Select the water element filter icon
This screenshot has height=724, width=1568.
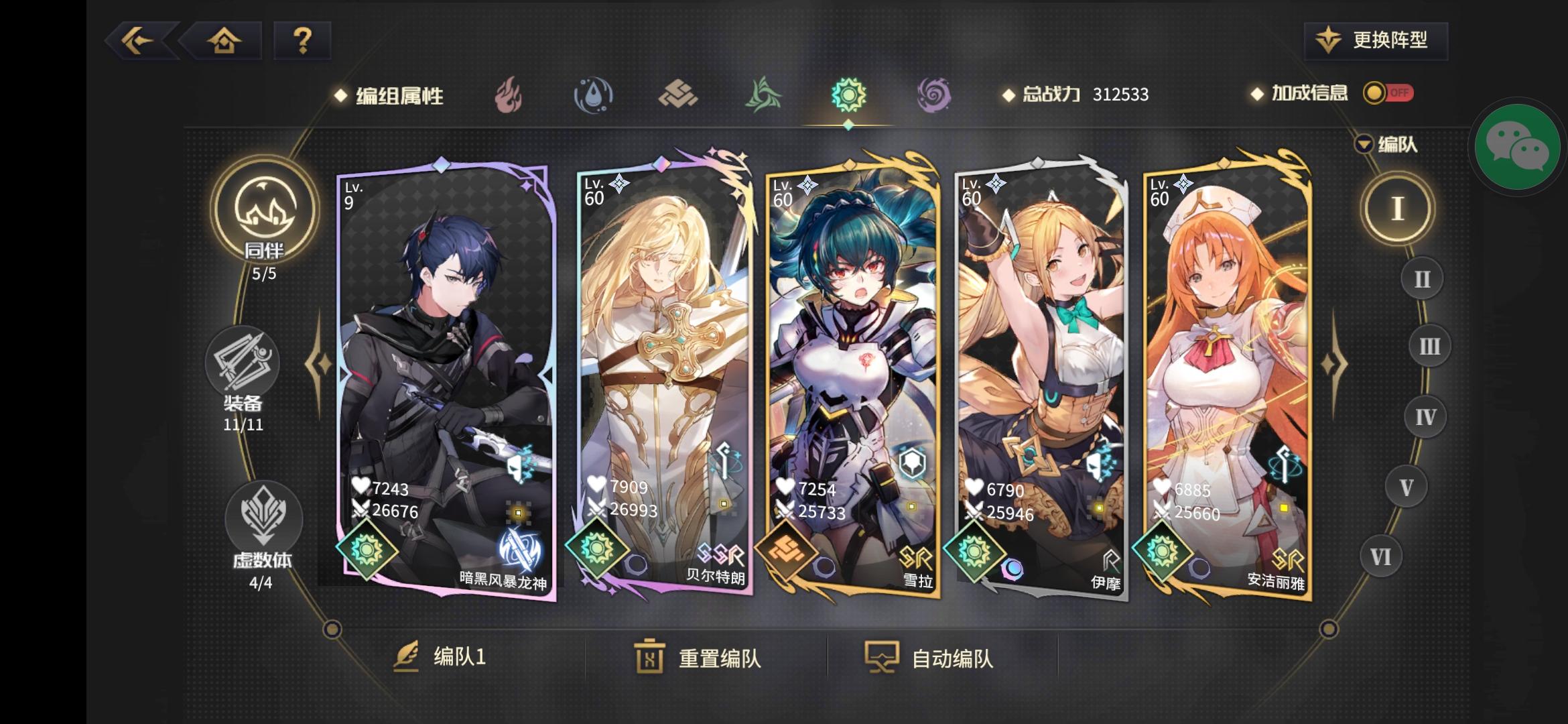[594, 95]
